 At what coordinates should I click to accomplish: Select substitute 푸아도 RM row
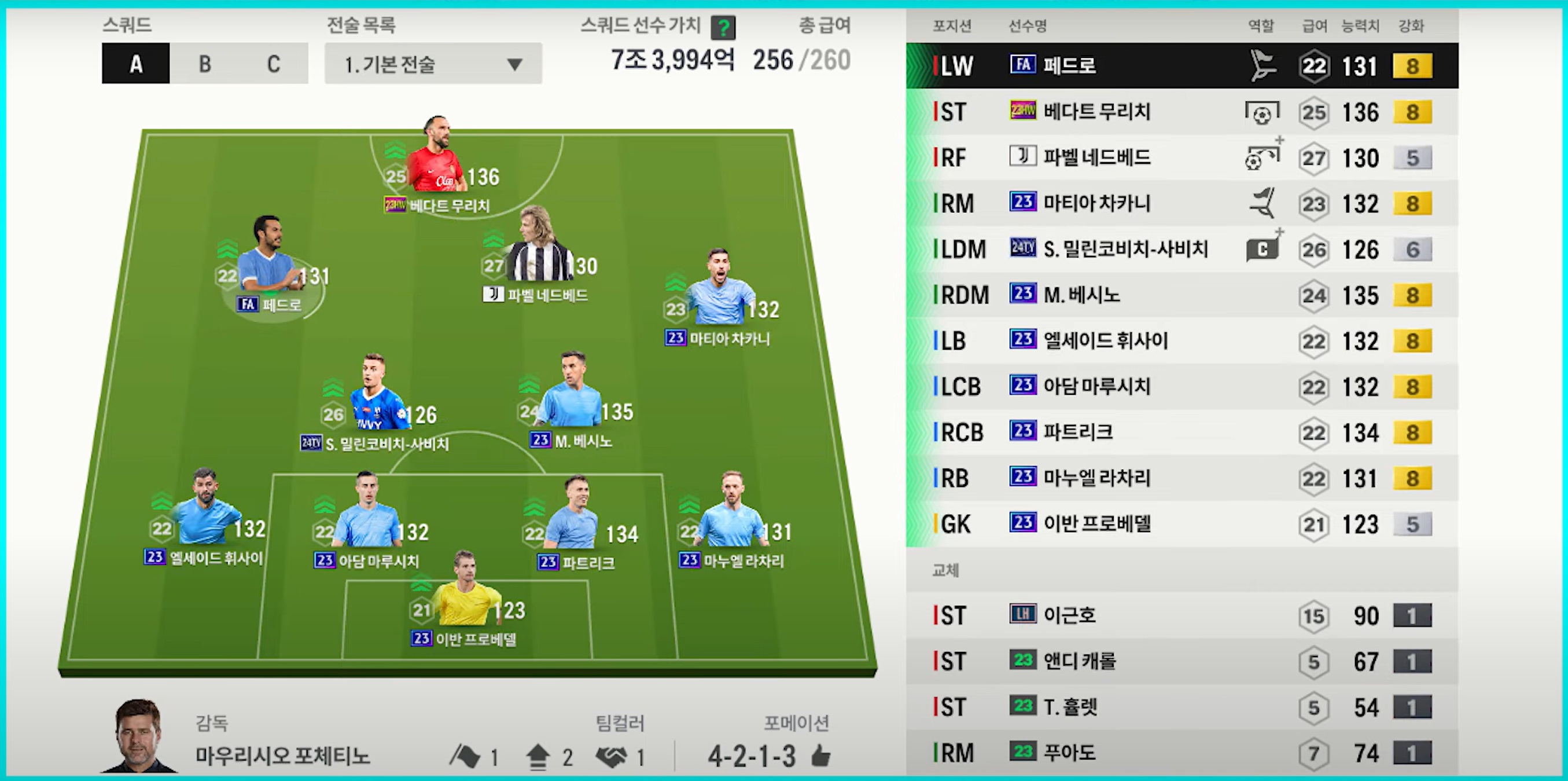point(1181,753)
